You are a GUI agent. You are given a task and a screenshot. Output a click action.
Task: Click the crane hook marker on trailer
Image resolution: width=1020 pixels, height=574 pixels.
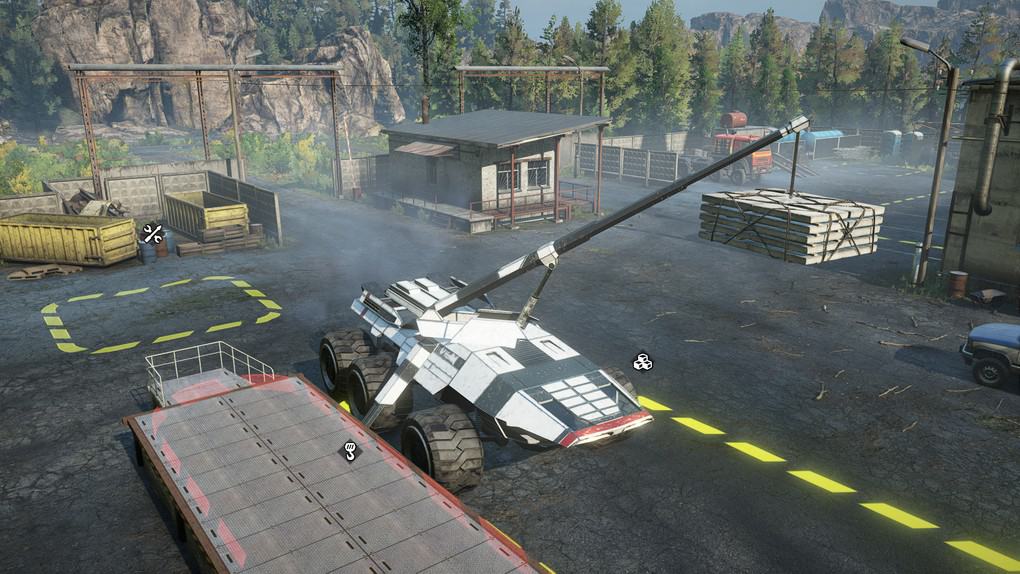350,451
